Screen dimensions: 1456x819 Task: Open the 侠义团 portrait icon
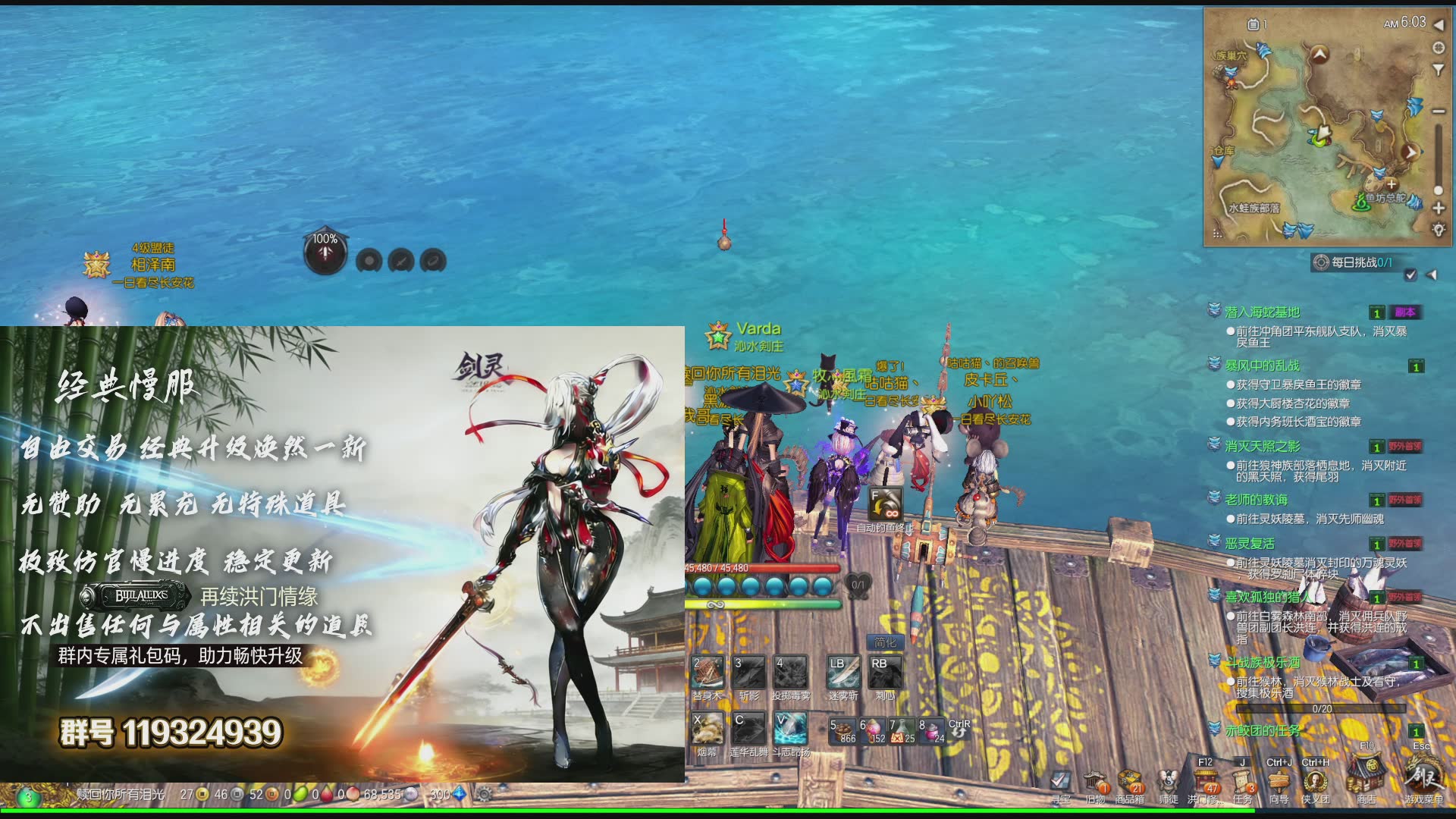click(1315, 781)
